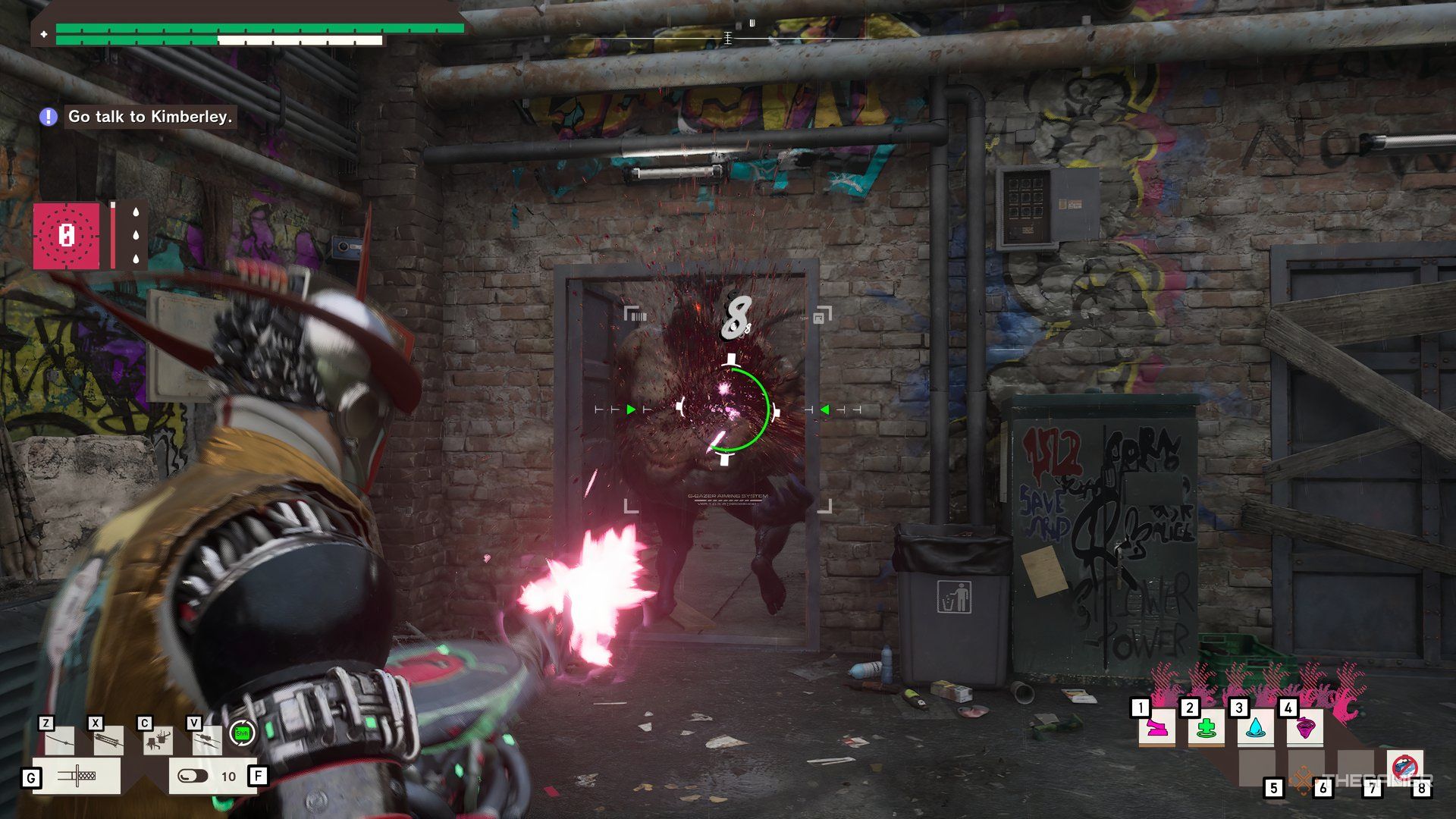The height and width of the screenshot is (819, 1456).
Task: Pick the double-blade weapon slot
Action: pyautogui.click(x=206, y=741)
